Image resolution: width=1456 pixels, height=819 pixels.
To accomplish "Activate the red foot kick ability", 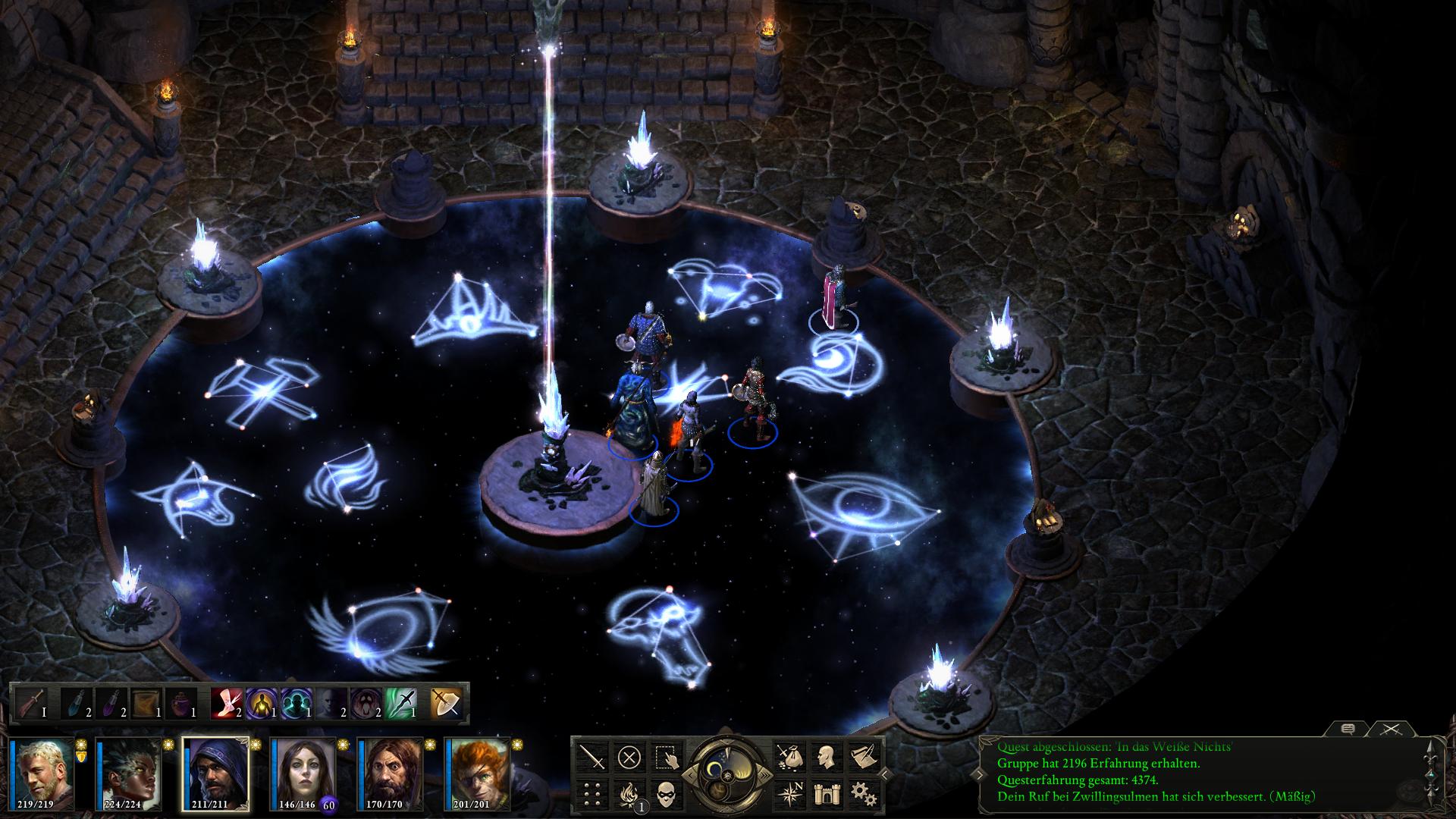I will tap(227, 703).
